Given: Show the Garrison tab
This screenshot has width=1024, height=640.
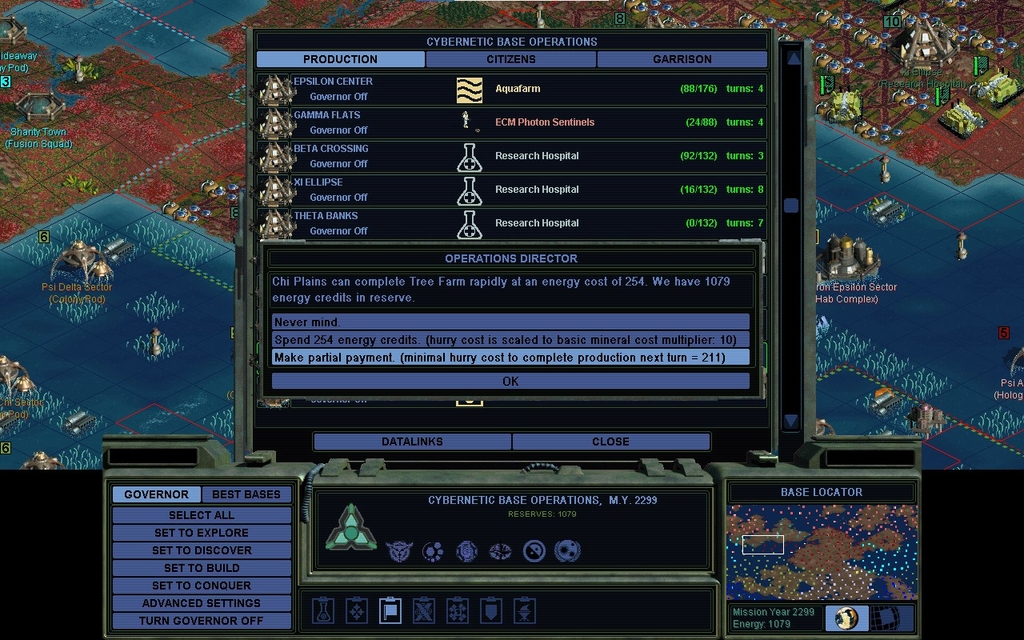Looking at the screenshot, I should point(682,59).
